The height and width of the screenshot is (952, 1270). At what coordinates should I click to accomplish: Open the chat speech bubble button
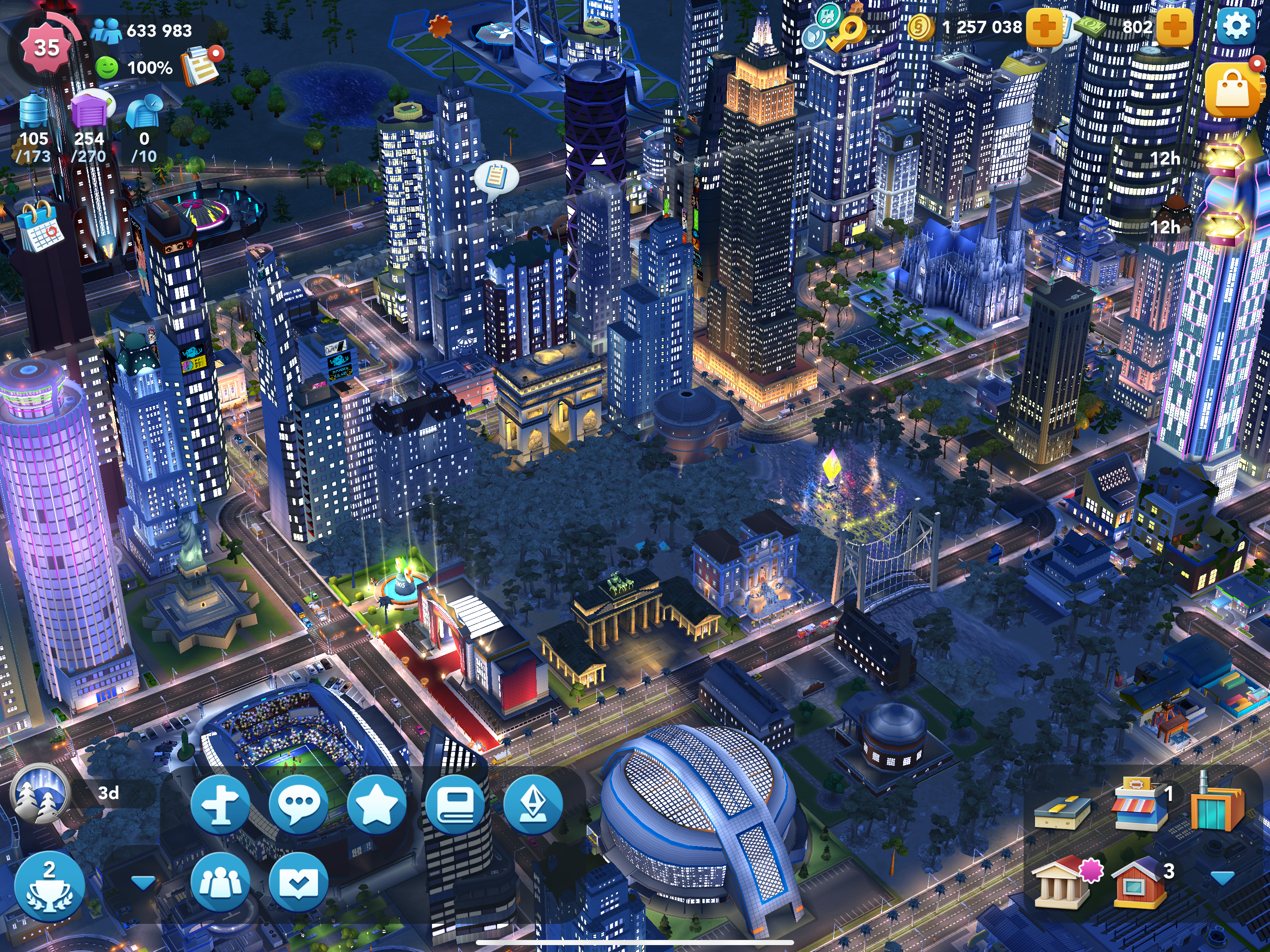tap(298, 804)
